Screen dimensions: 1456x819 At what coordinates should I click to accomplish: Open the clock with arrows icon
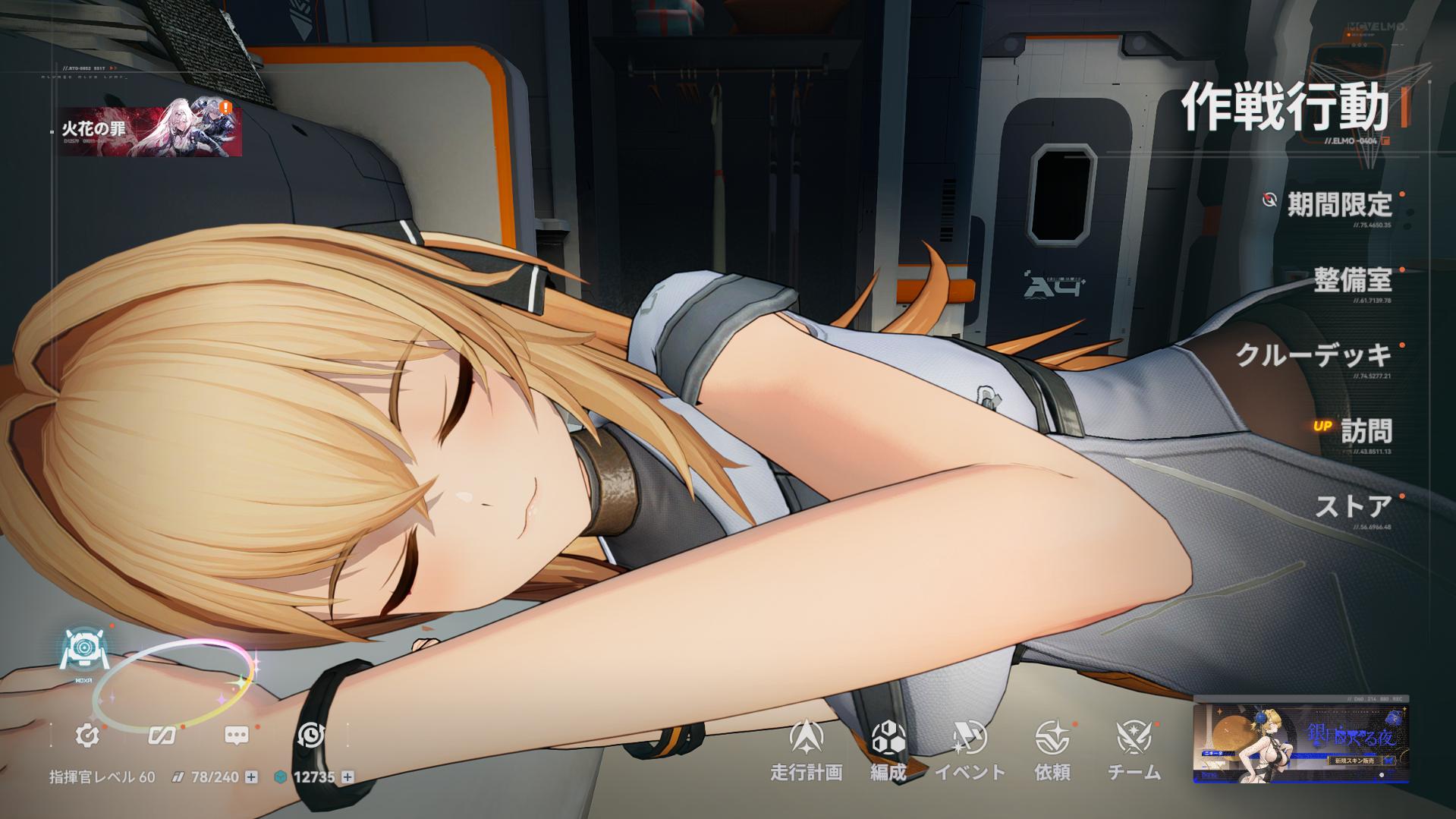[311, 735]
